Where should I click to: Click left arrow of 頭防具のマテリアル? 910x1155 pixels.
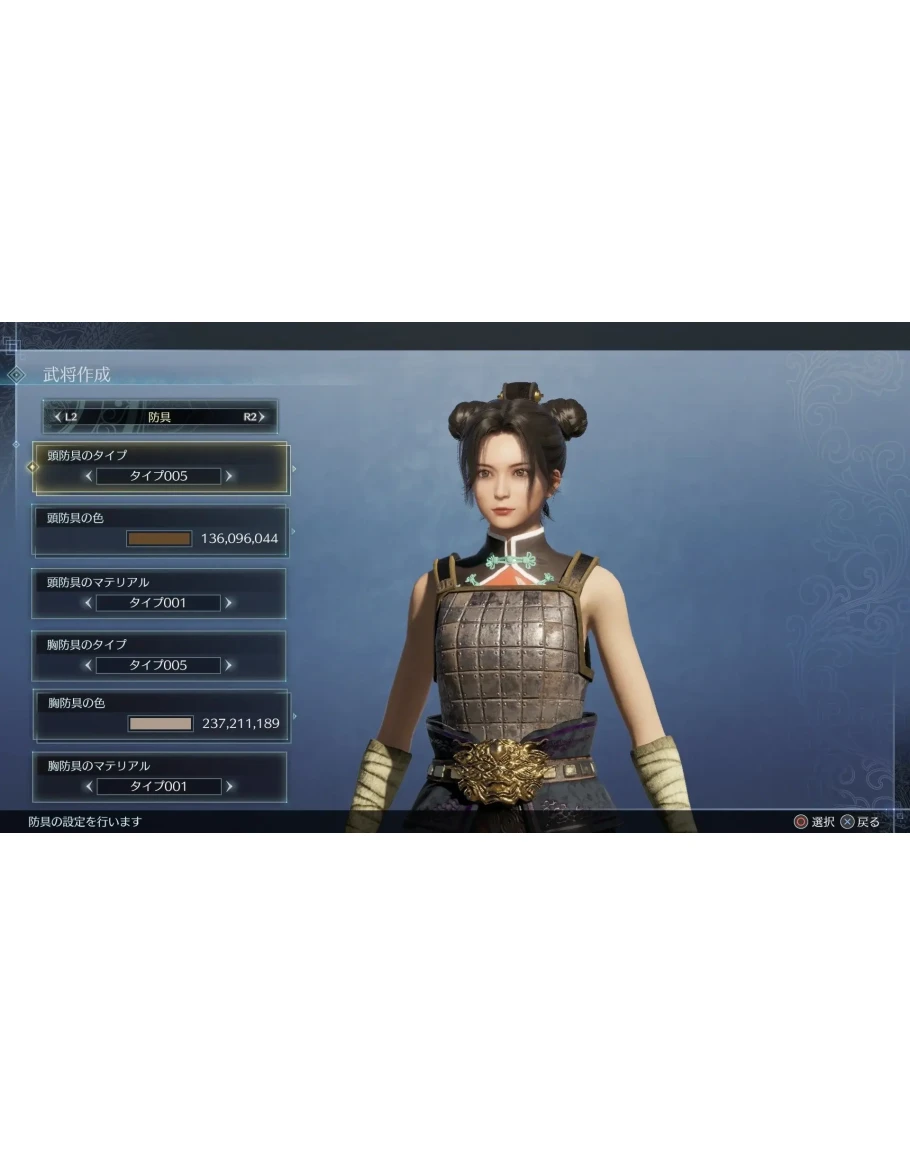coord(88,603)
